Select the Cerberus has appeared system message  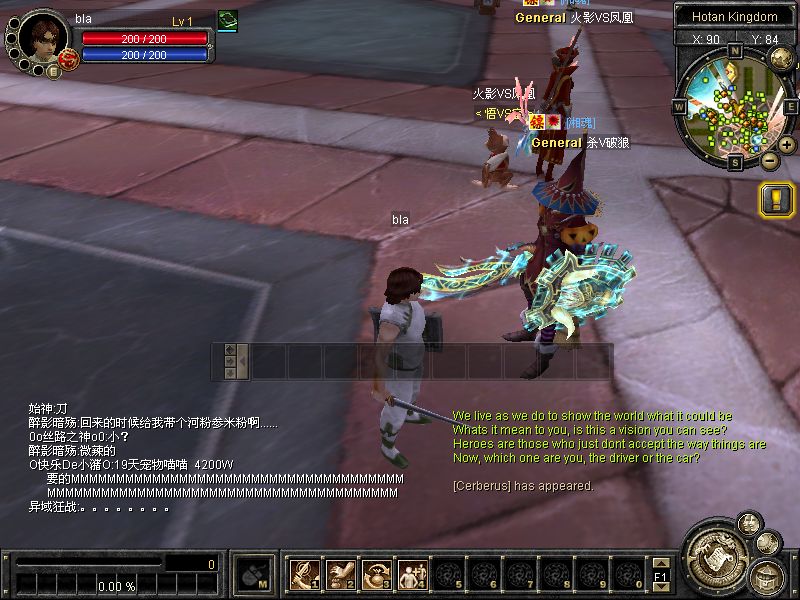[x=522, y=486]
